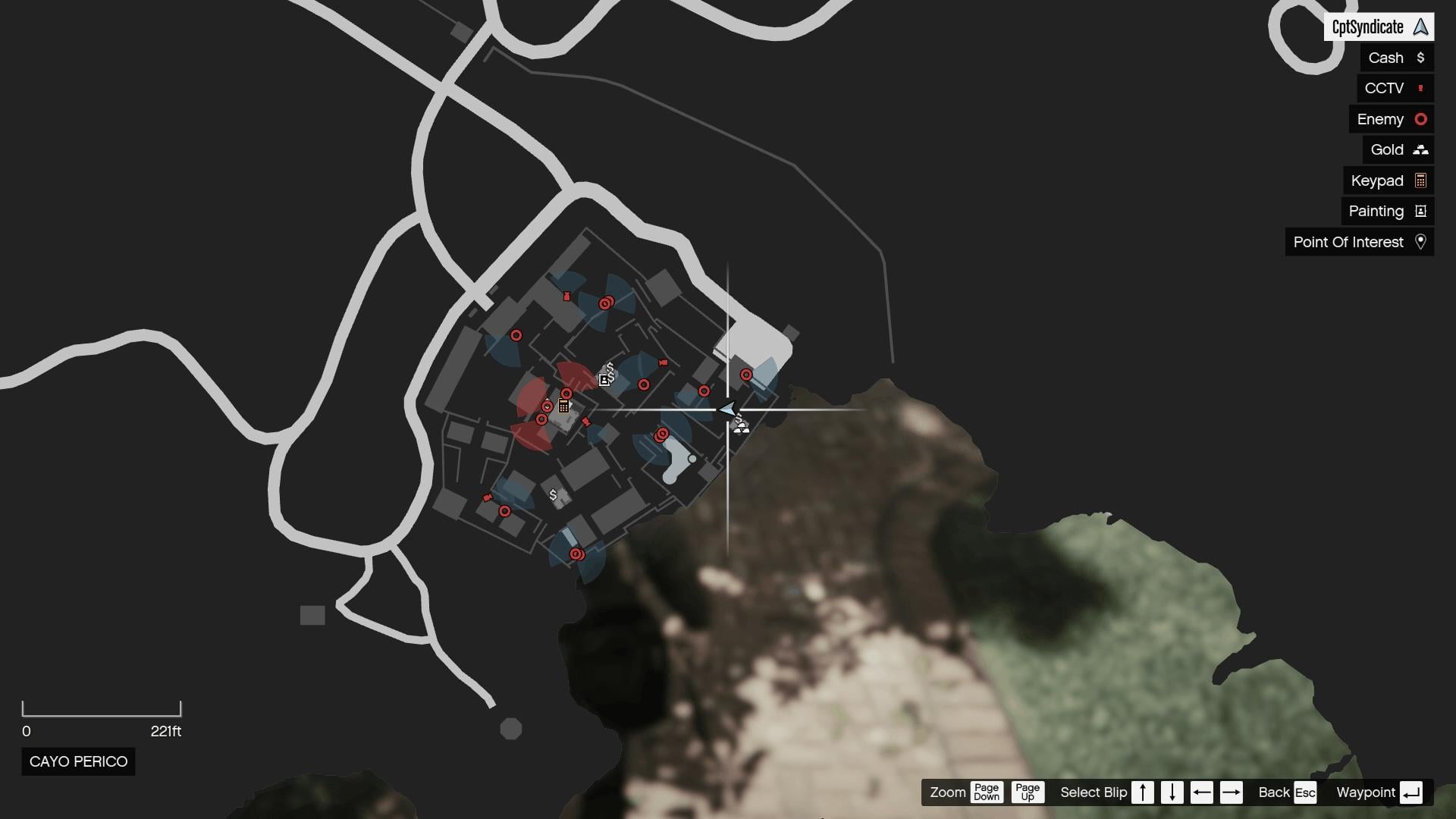Select the Keypad legend icon

(x=1420, y=180)
